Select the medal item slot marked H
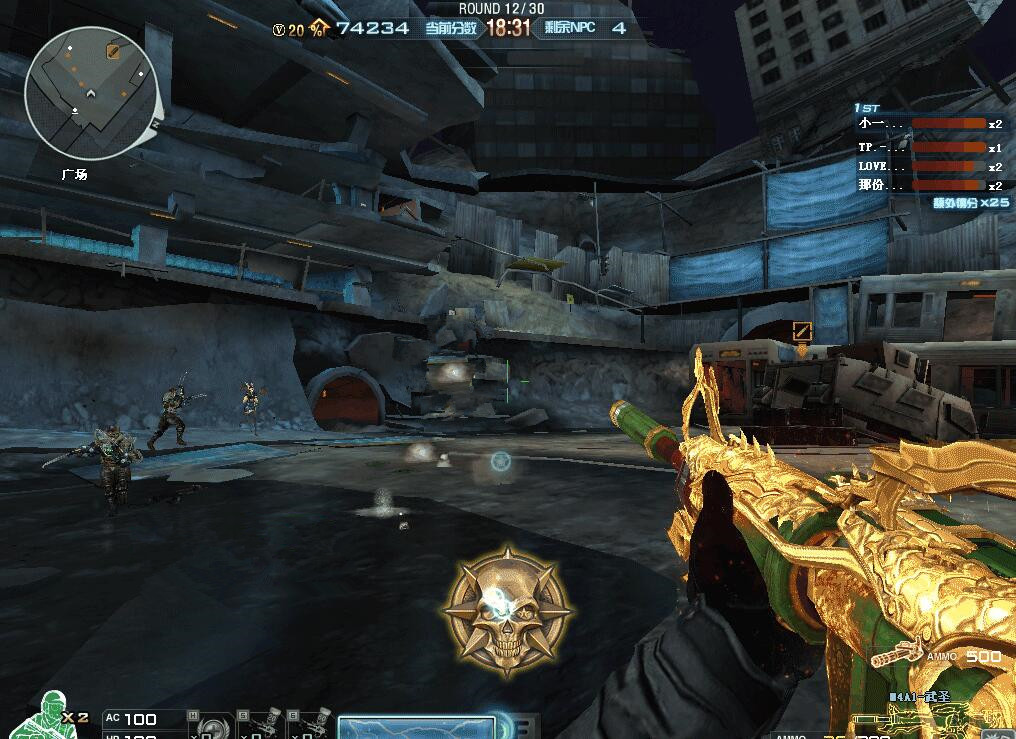The height and width of the screenshot is (739, 1016). pos(210,725)
